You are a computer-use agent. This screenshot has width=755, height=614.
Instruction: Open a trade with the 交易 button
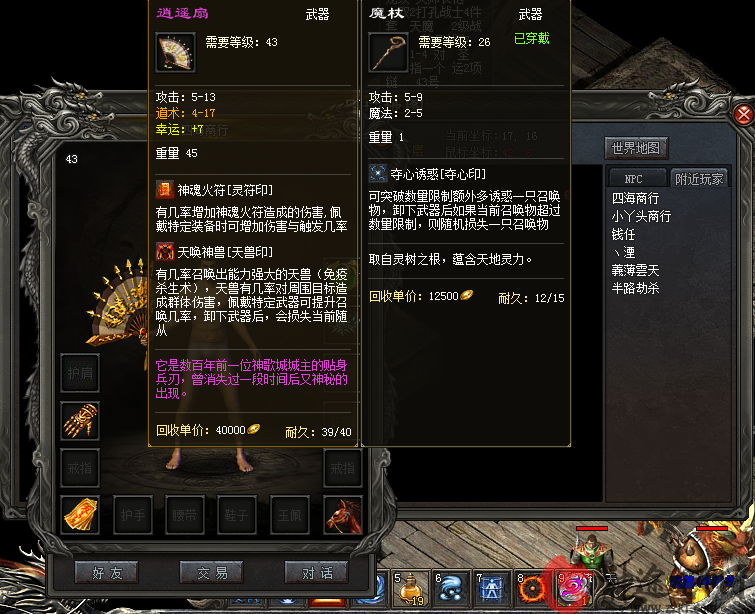point(211,573)
